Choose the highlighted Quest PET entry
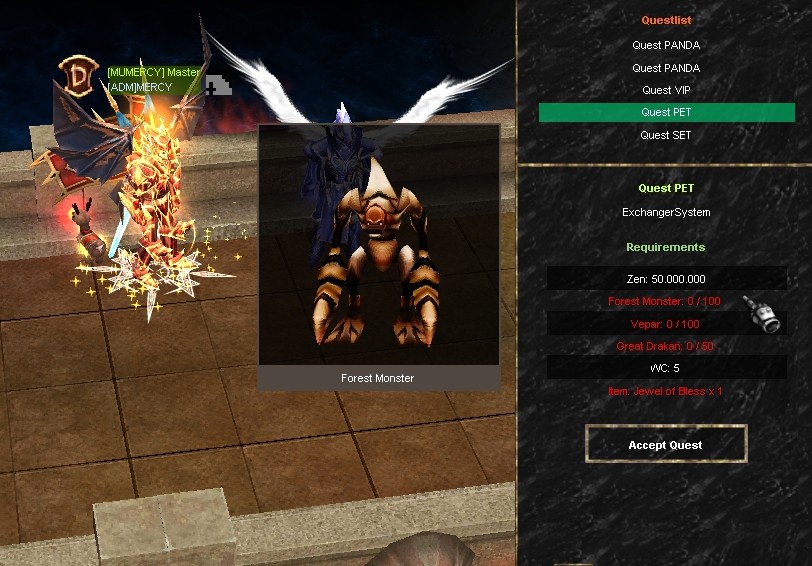The image size is (812, 566). 666,112
